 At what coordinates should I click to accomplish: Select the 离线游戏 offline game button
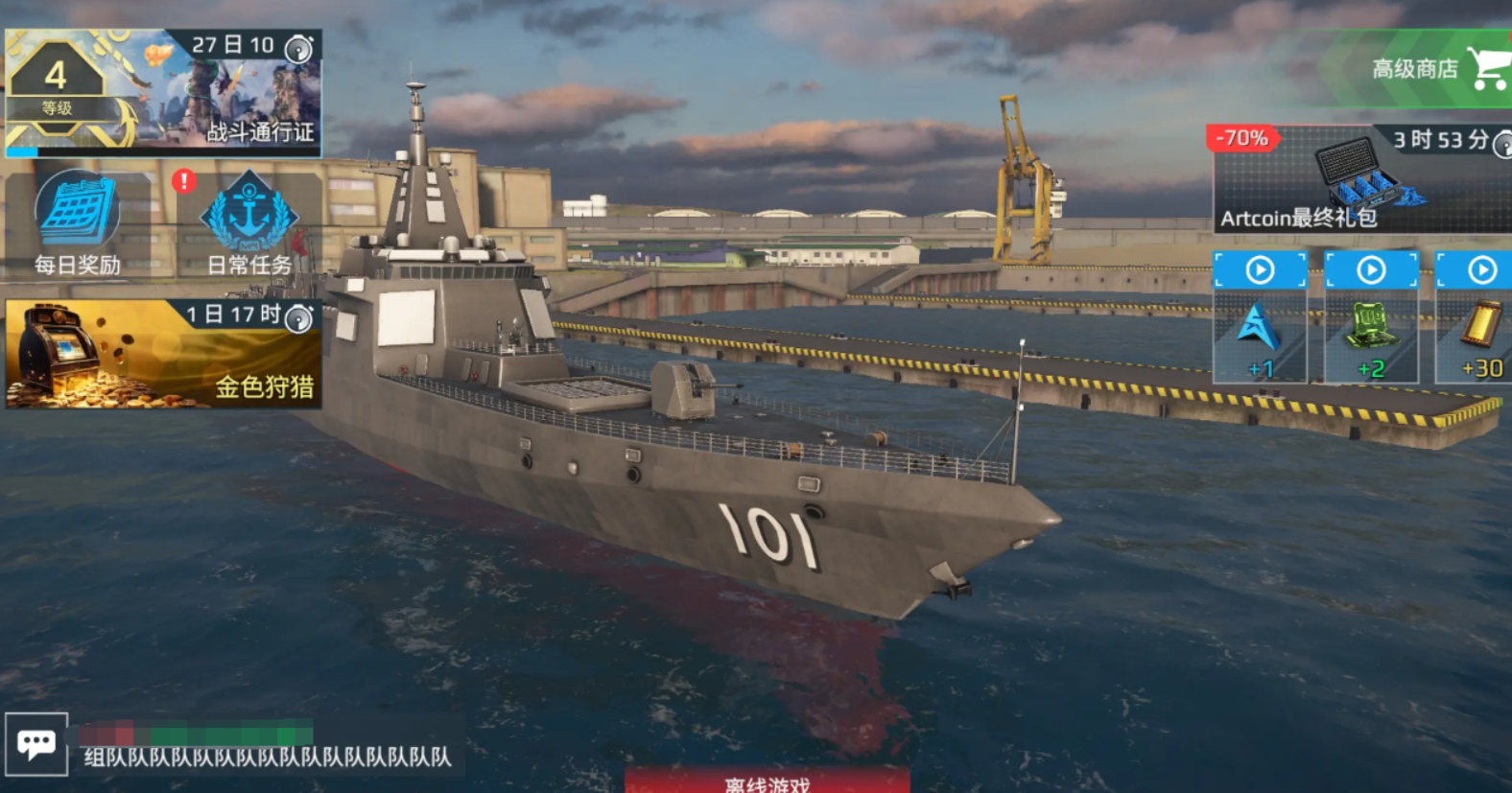click(768, 781)
